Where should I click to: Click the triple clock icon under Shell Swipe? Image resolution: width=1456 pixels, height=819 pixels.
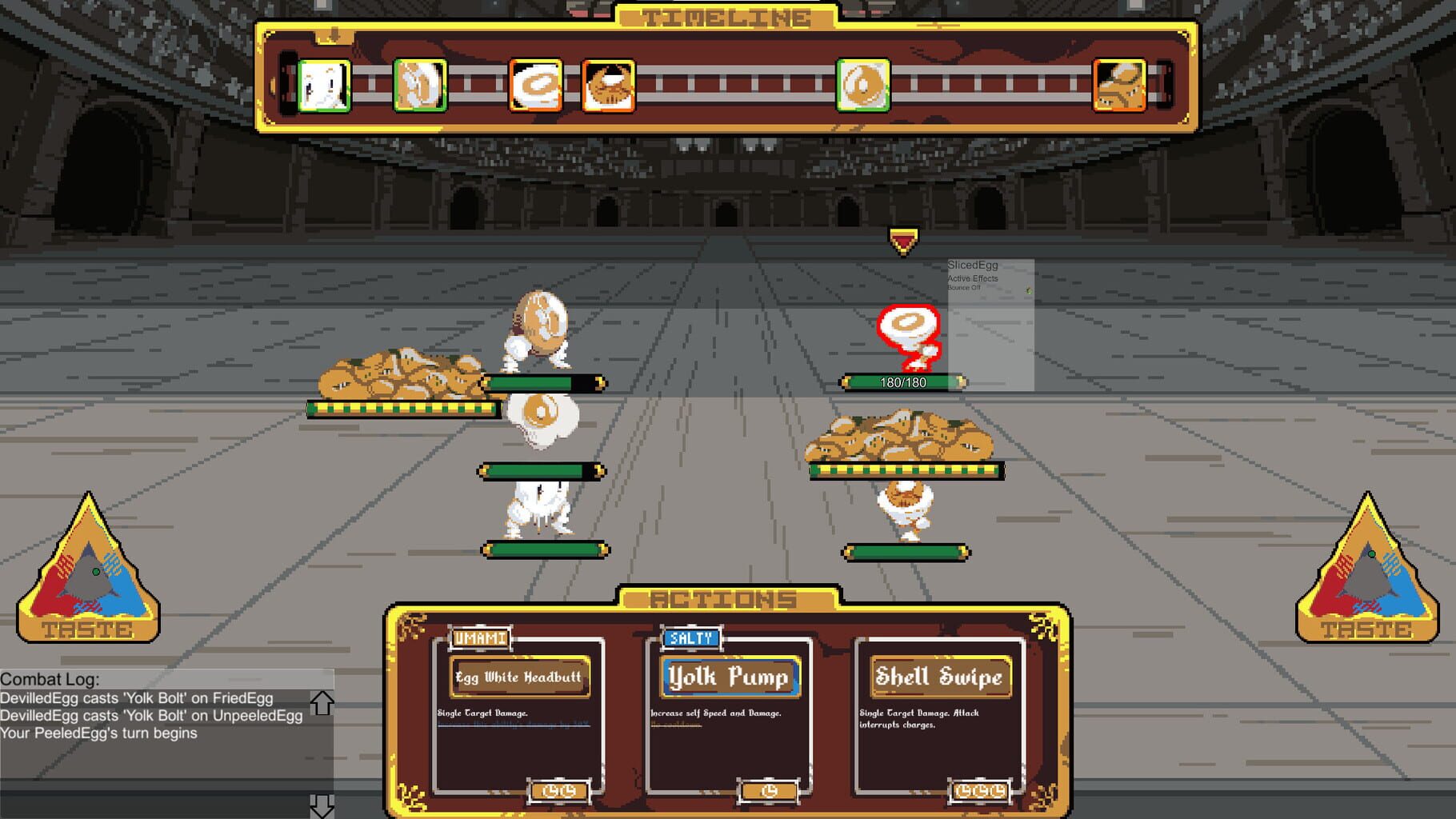pos(979,790)
